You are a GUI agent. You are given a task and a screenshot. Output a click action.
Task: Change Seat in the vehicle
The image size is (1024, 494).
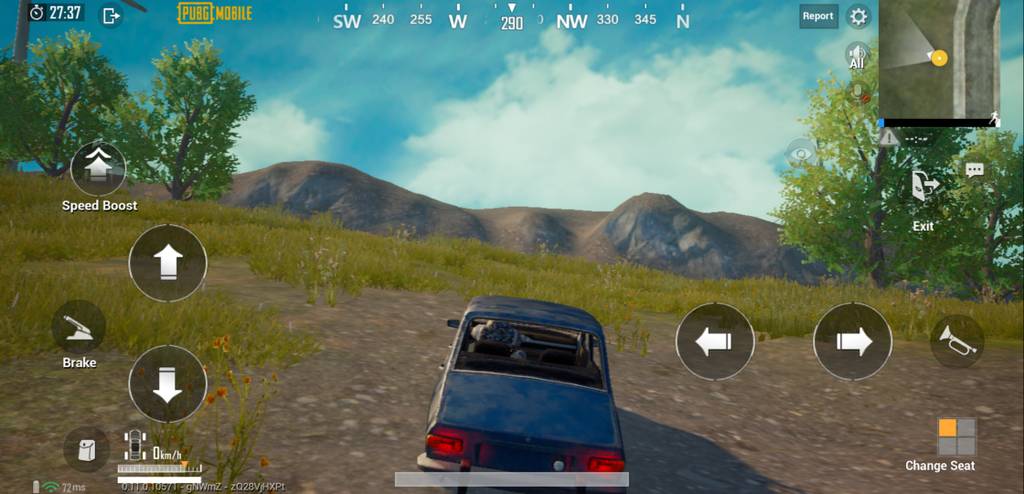956,437
